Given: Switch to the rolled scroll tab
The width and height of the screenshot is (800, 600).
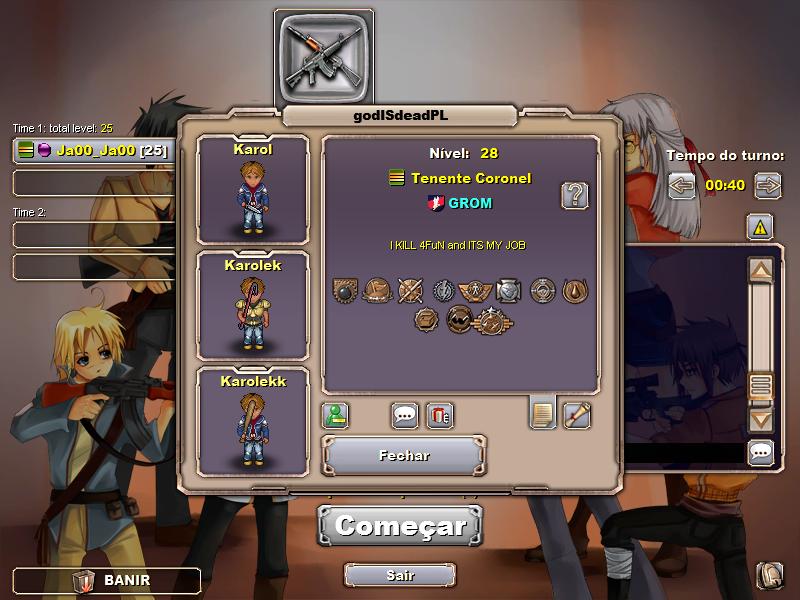Looking at the screenshot, I should coord(577,414).
